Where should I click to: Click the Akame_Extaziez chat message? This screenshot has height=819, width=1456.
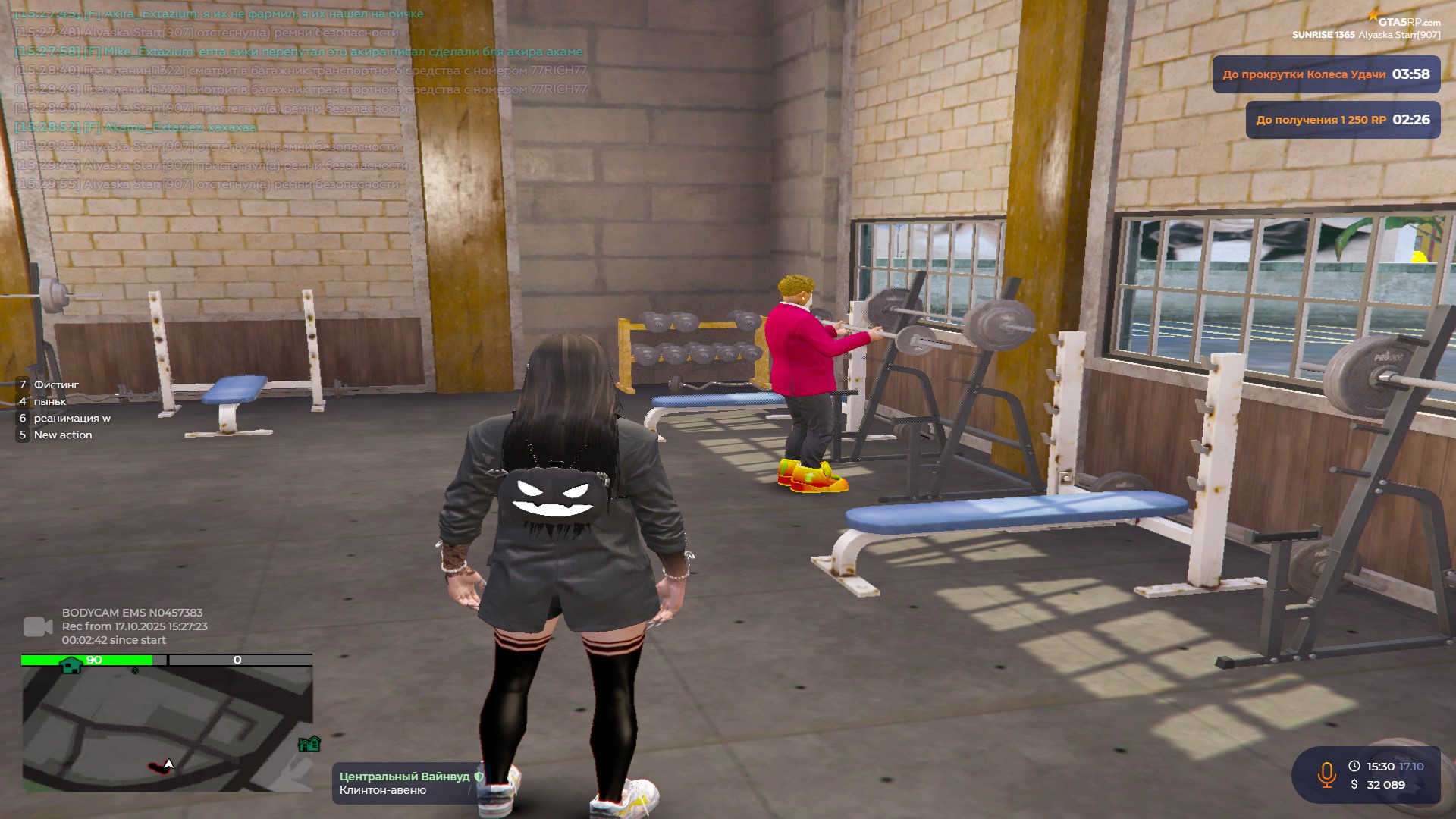click(136, 127)
